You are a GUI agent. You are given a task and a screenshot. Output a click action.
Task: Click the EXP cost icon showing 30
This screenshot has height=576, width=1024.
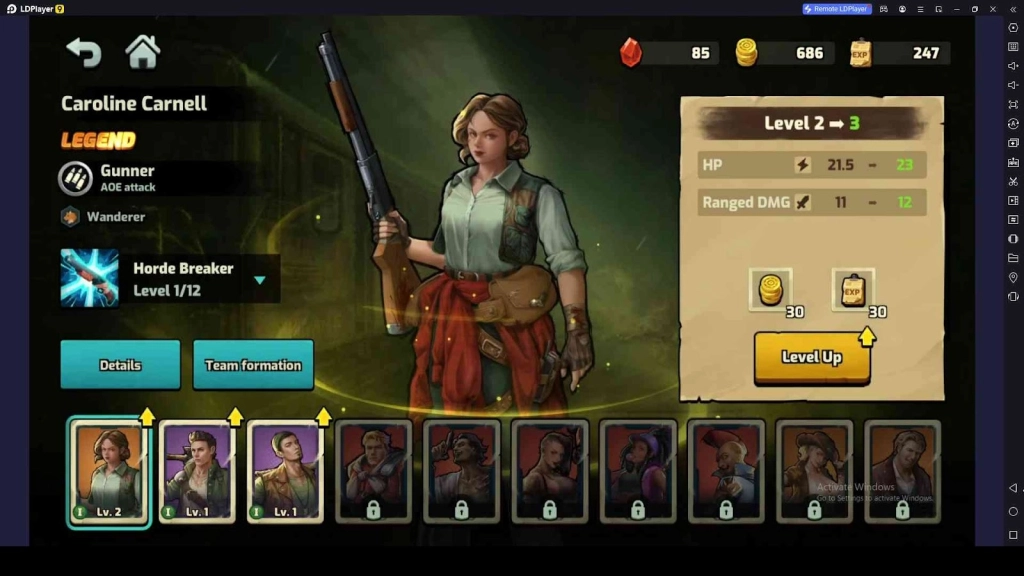point(852,289)
